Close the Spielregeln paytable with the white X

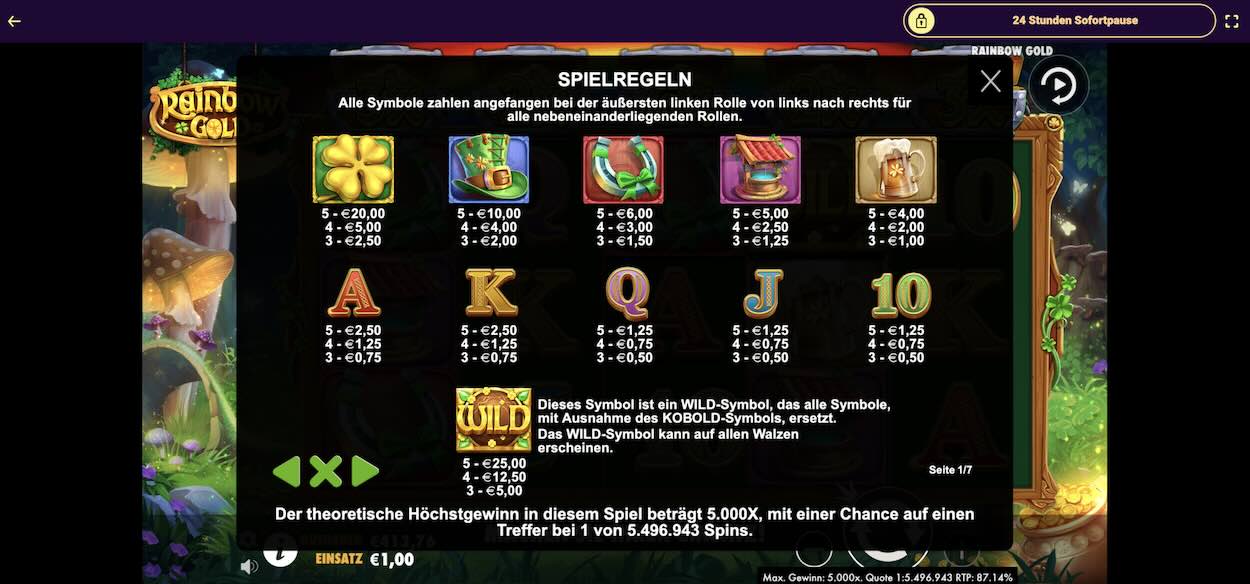point(990,82)
